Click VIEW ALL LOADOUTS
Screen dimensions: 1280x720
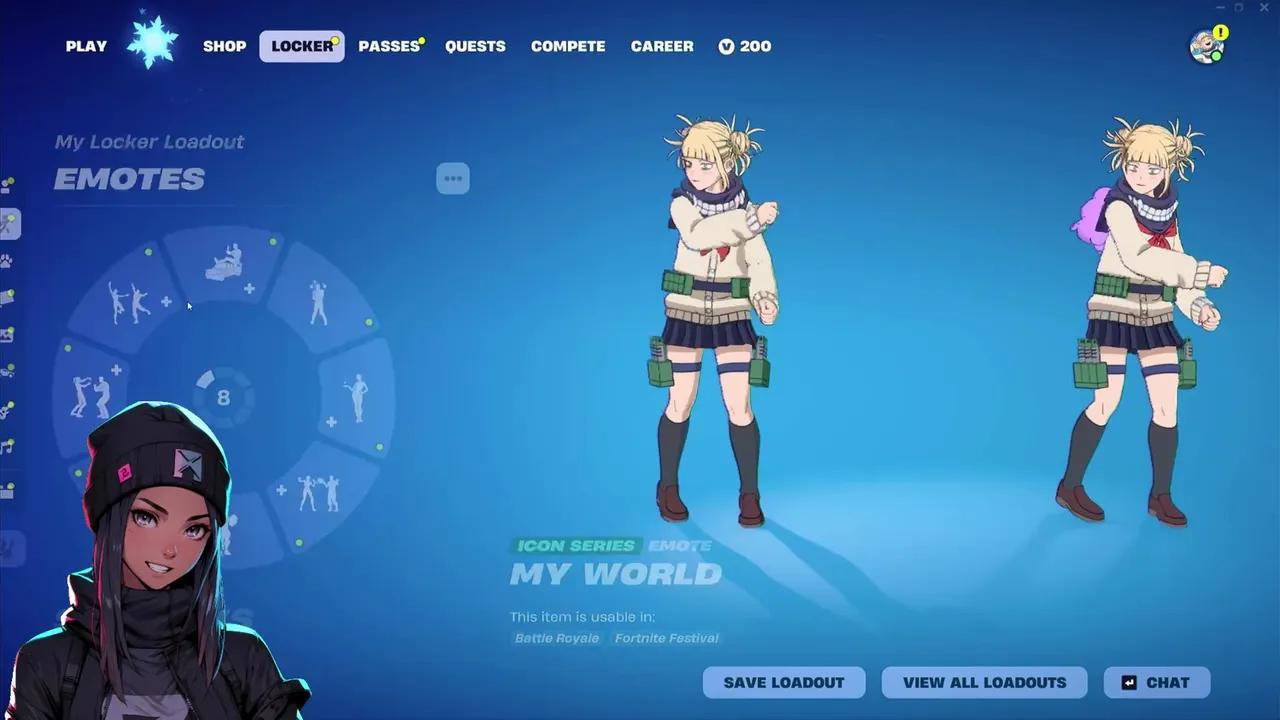pos(984,682)
